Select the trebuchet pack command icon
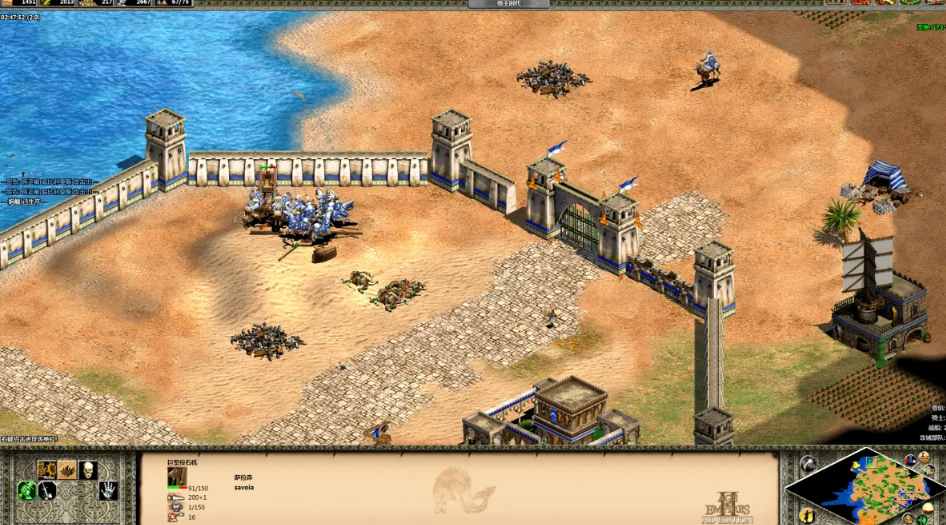 (46, 470)
